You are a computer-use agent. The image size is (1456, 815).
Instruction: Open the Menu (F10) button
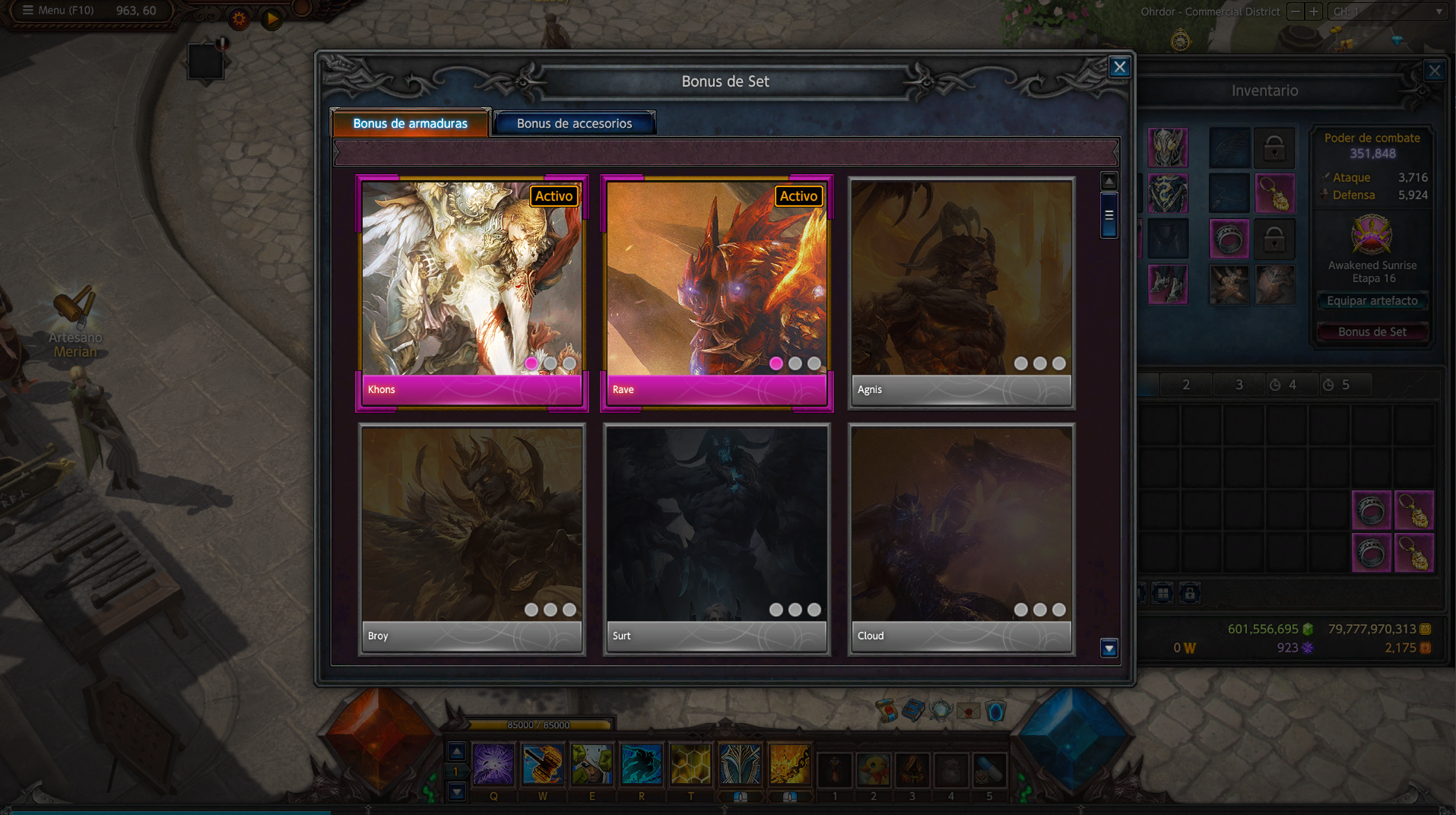point(58,11)
